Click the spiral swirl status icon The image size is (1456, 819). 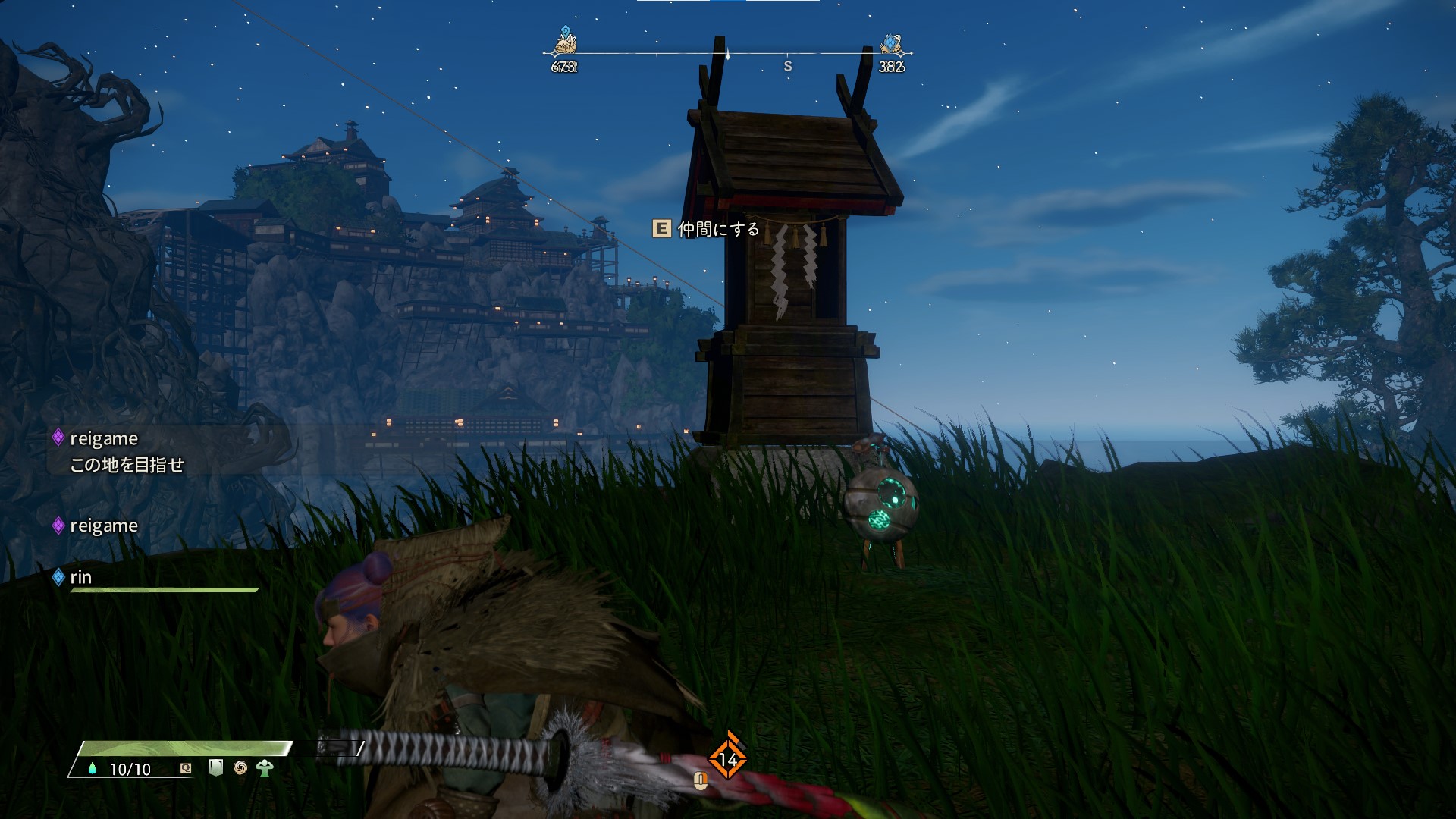point(240,768)
